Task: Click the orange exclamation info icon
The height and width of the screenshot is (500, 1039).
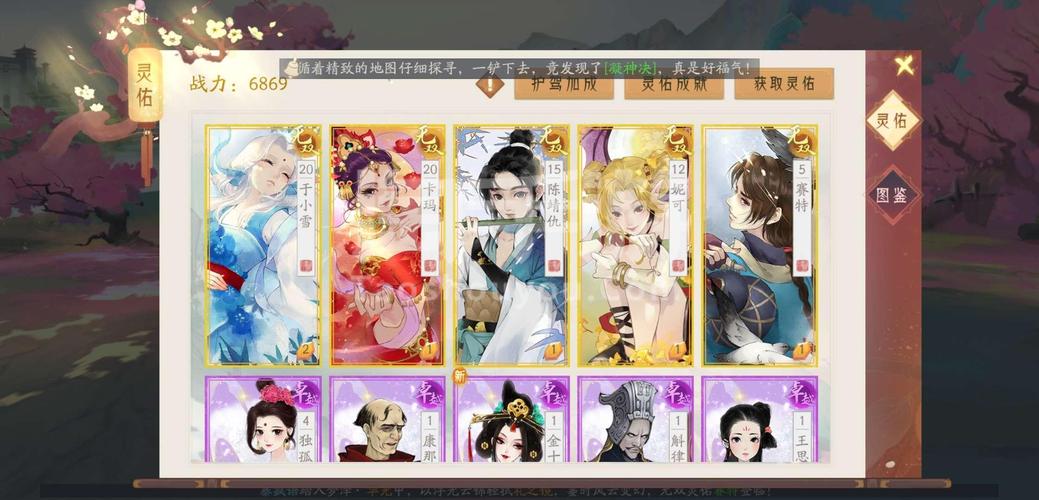Action: pos(490,86)
